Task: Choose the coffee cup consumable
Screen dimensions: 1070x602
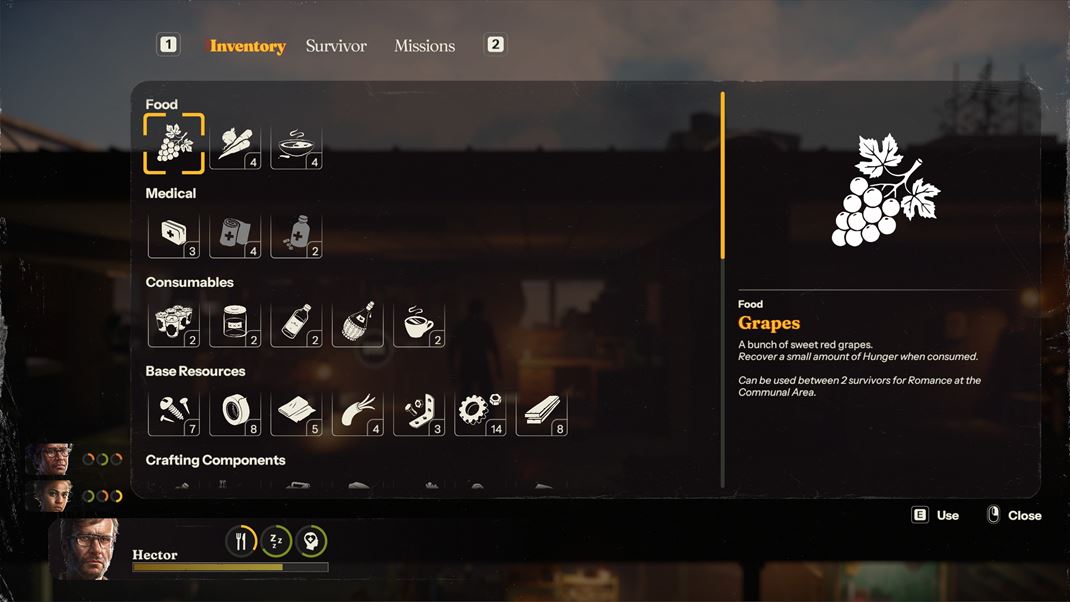Action: (x=419, y=324)
